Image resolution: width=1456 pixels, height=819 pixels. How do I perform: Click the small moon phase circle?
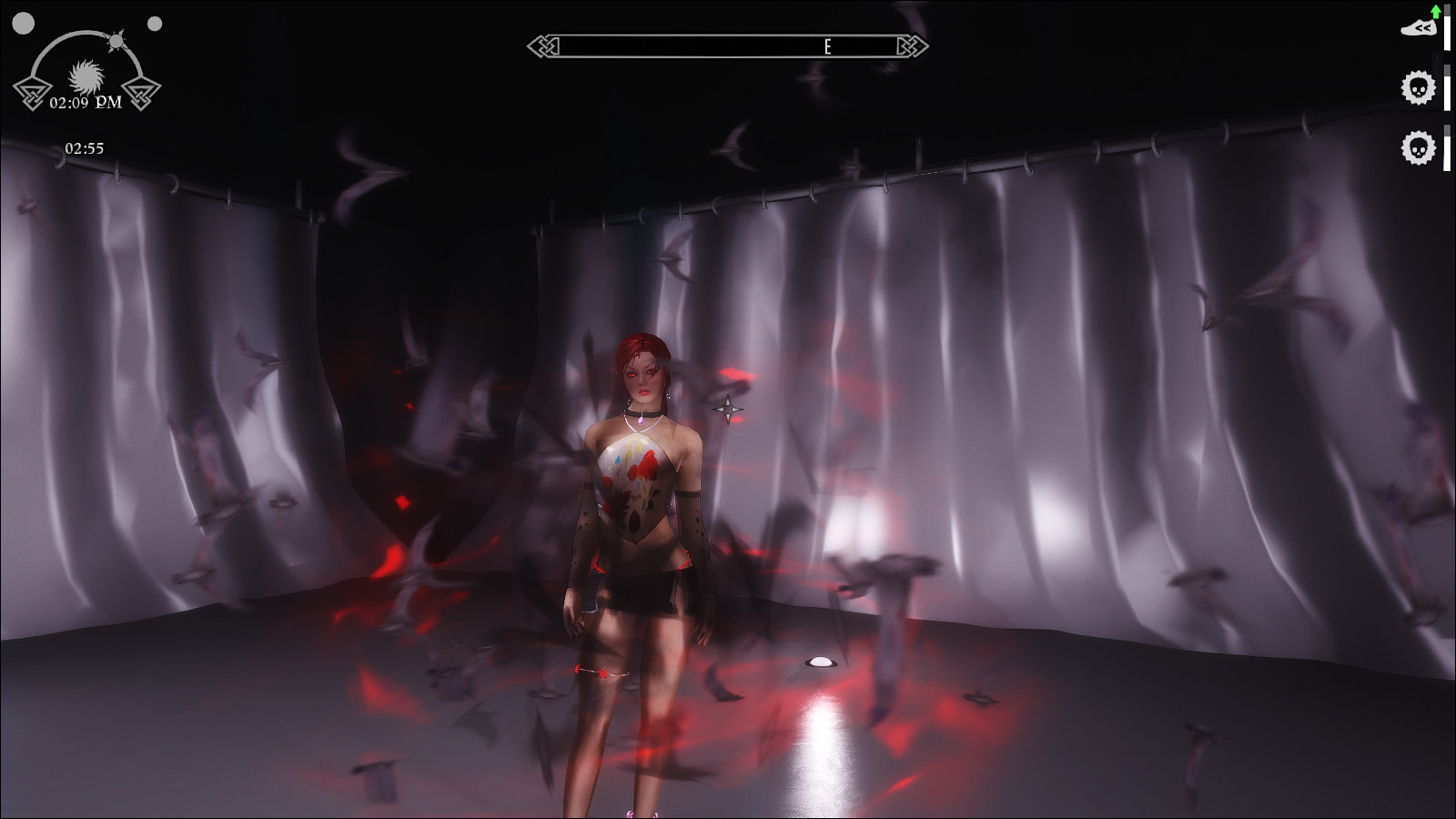[155, 24]
